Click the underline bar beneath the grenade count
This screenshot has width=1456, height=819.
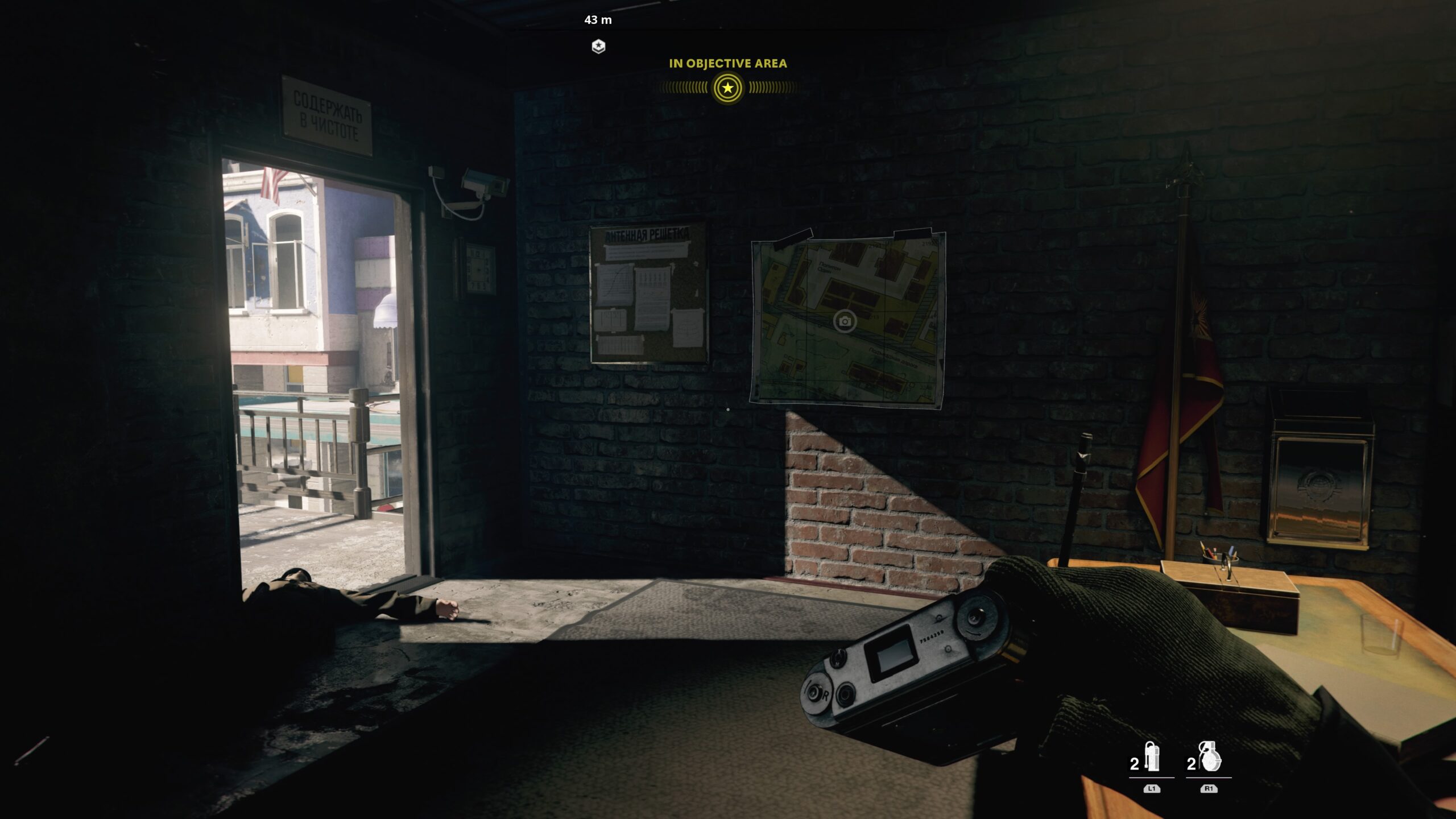pyautogui.click(x=1209, y=777)
